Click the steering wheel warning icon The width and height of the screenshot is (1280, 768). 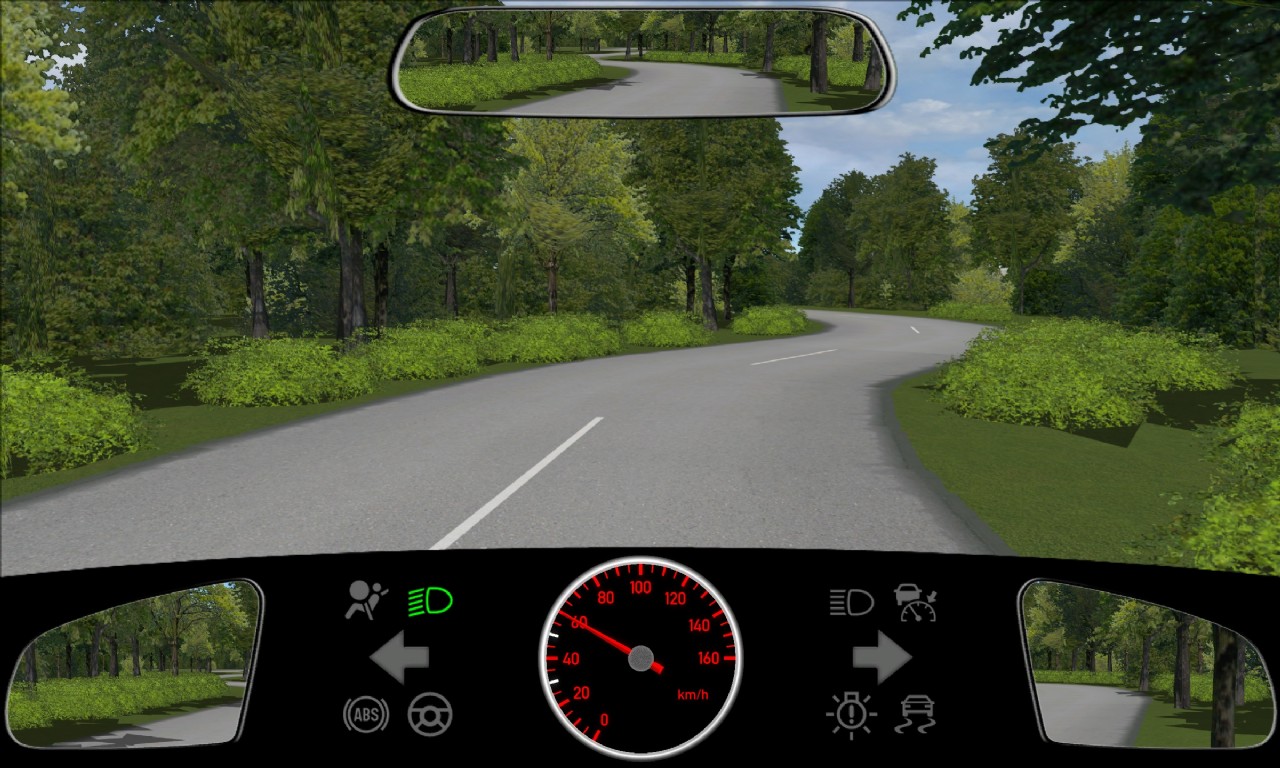430,714
